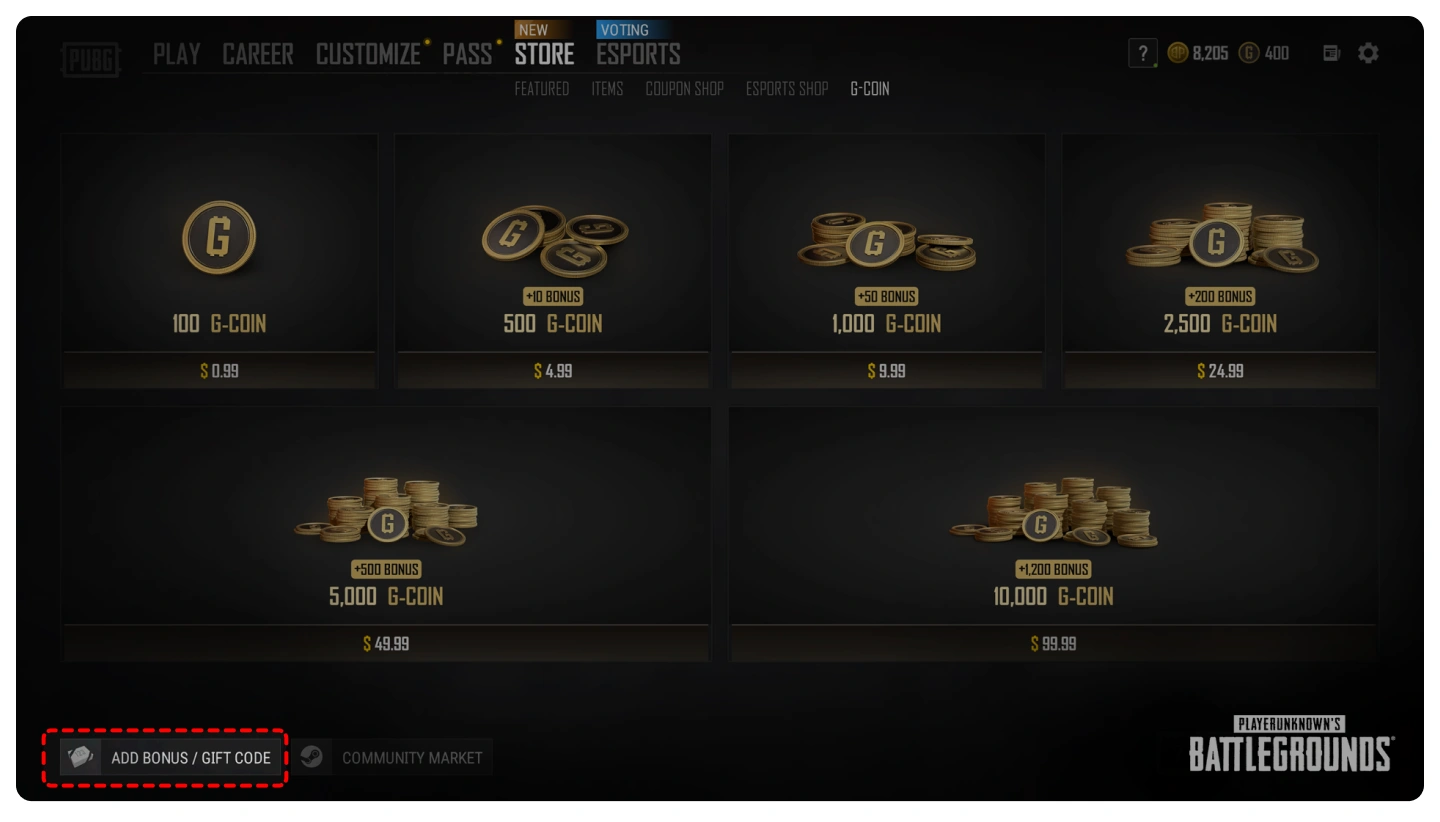Open the settings gear icon
This screenshot has width=1440, height=822.
pyautogui.click(x=1368, y=54)
